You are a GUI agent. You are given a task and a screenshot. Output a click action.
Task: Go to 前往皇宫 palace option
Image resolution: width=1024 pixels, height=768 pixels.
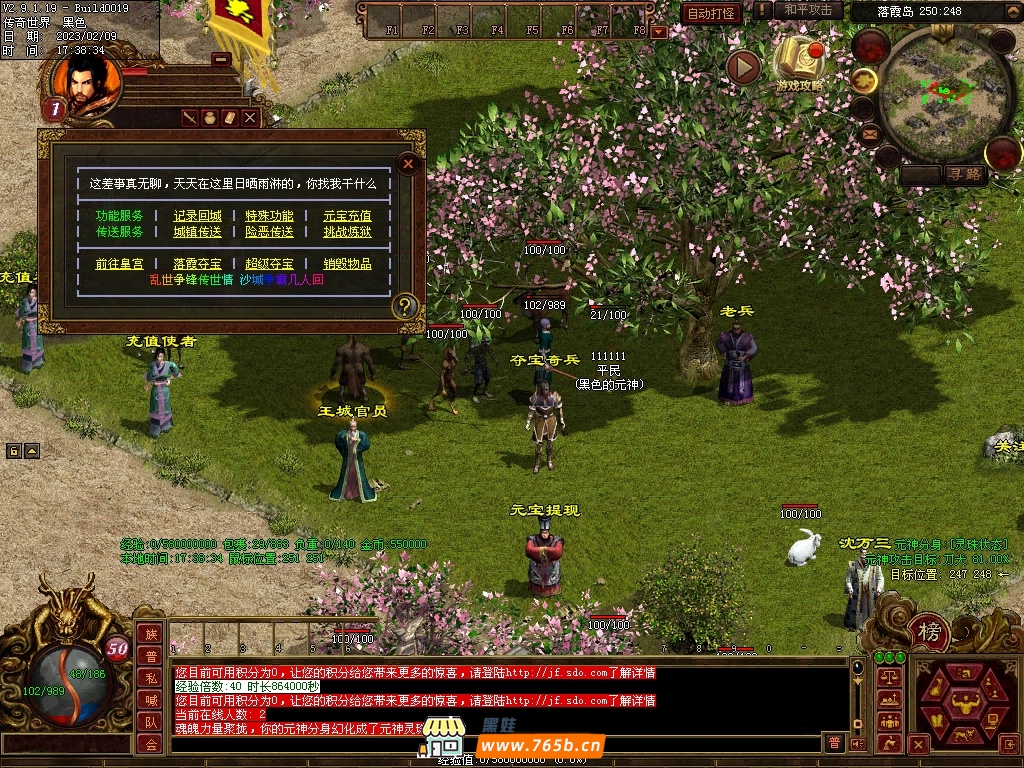pyautogui.click(x=120, y=264)
